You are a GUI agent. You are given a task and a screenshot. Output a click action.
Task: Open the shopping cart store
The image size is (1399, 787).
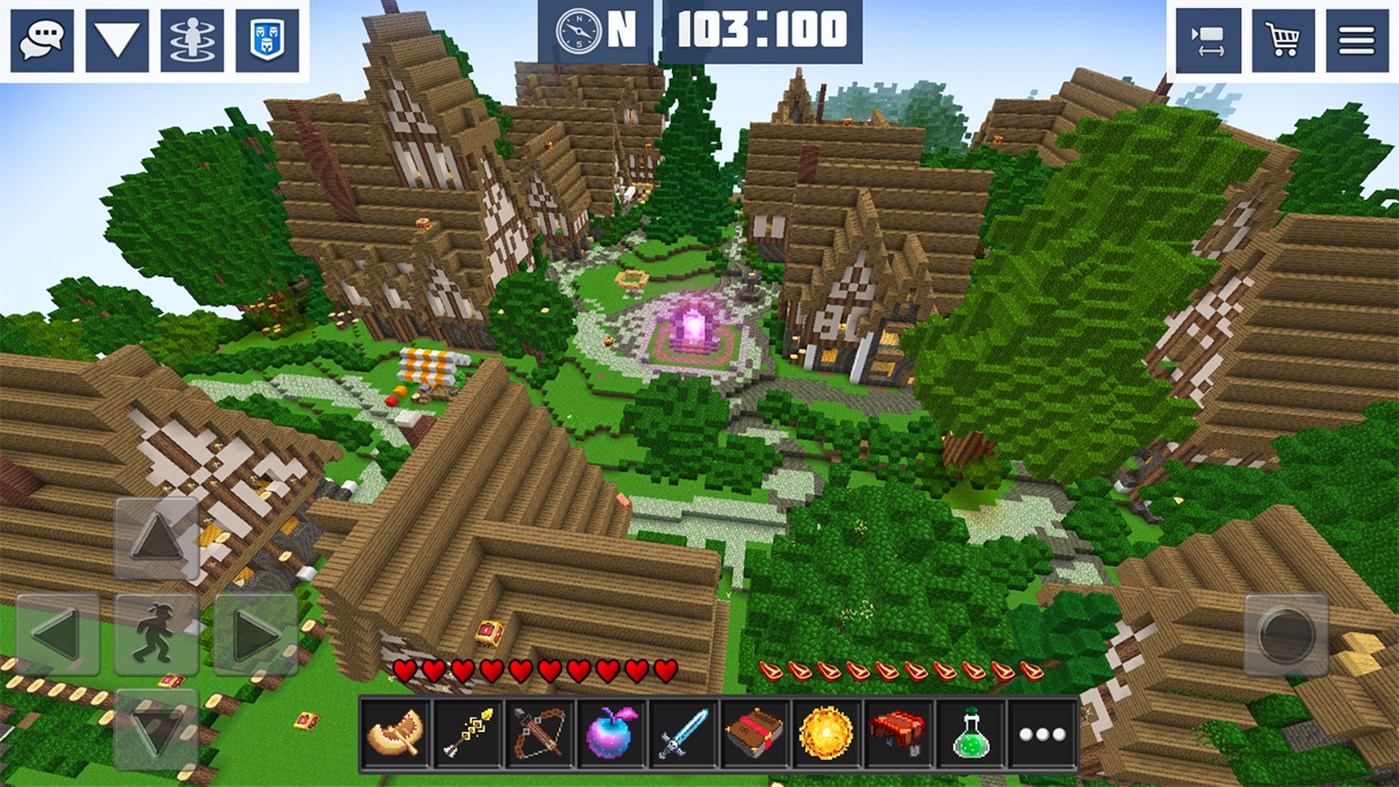click(x=1281, y=38)
